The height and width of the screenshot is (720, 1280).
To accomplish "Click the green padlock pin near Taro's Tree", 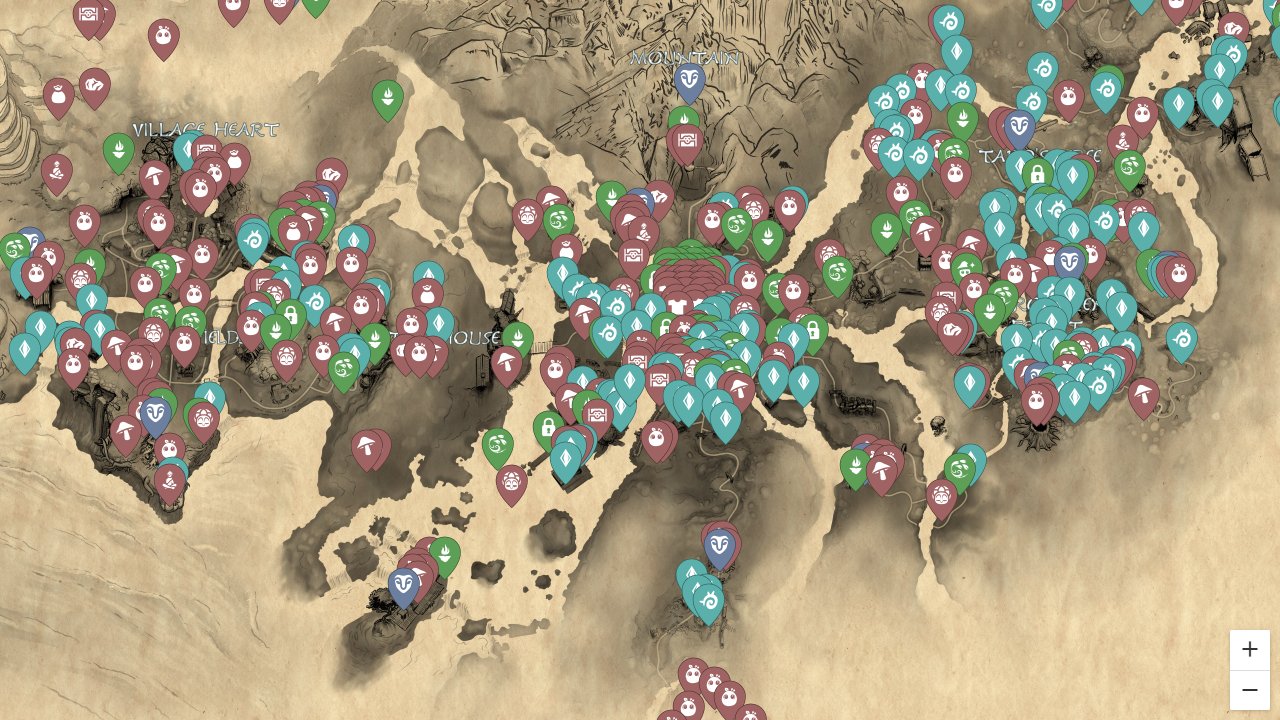I will (1037, 174).
